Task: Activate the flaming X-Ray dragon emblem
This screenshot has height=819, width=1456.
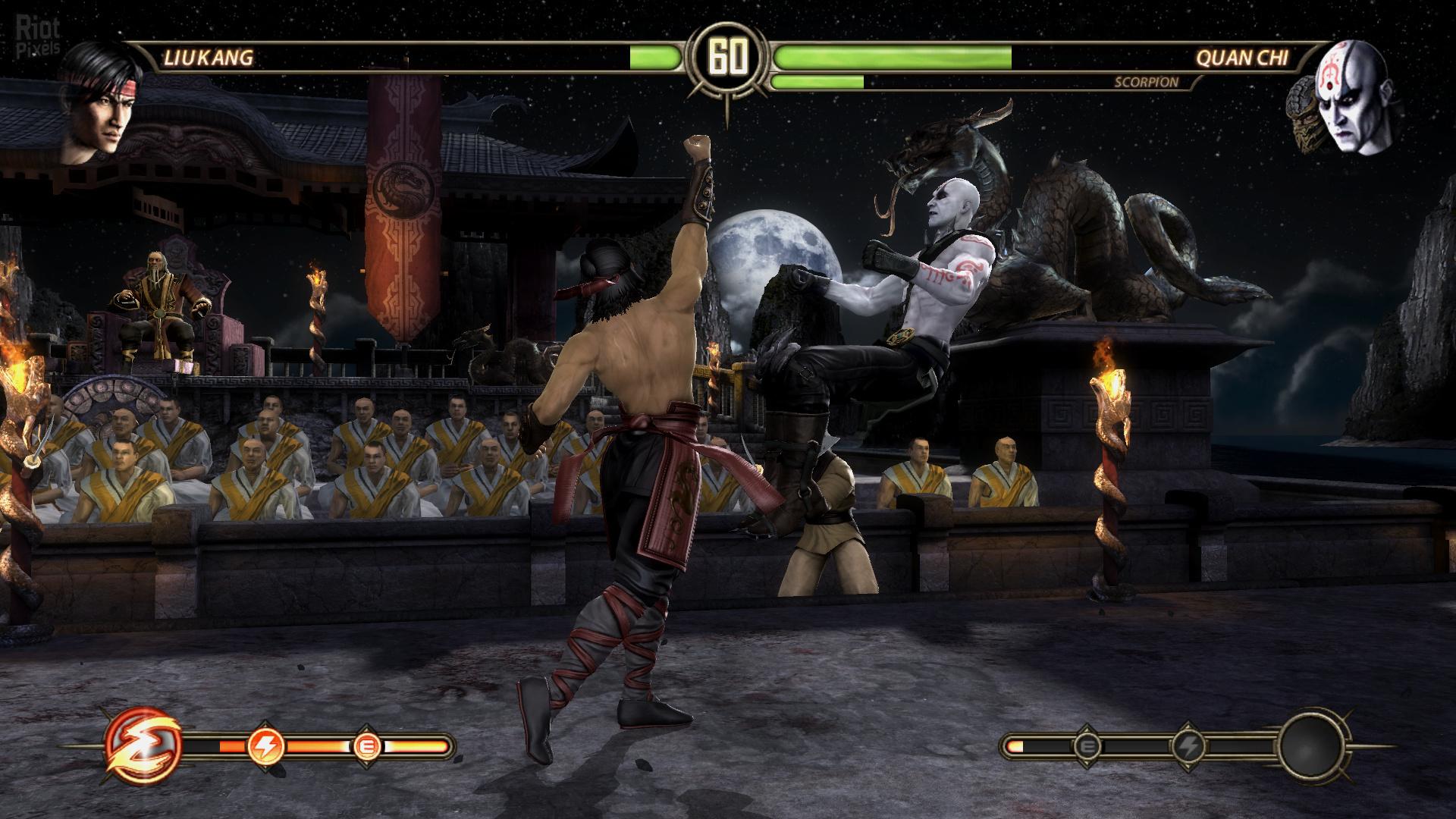Action: tap(143, 746)
